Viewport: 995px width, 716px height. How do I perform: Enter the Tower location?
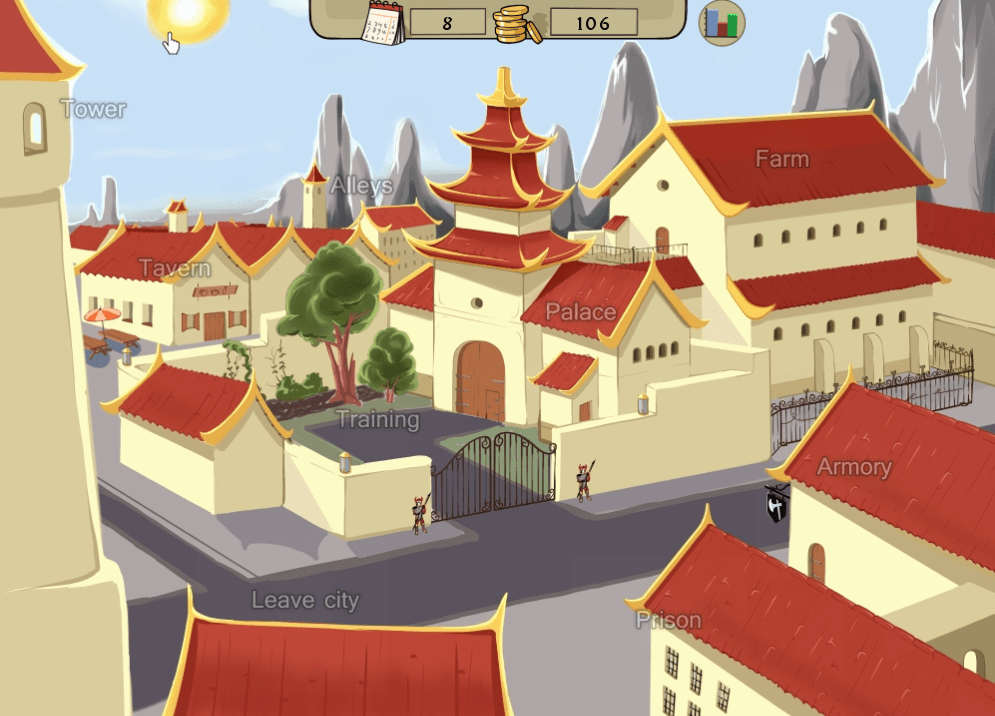94,109
